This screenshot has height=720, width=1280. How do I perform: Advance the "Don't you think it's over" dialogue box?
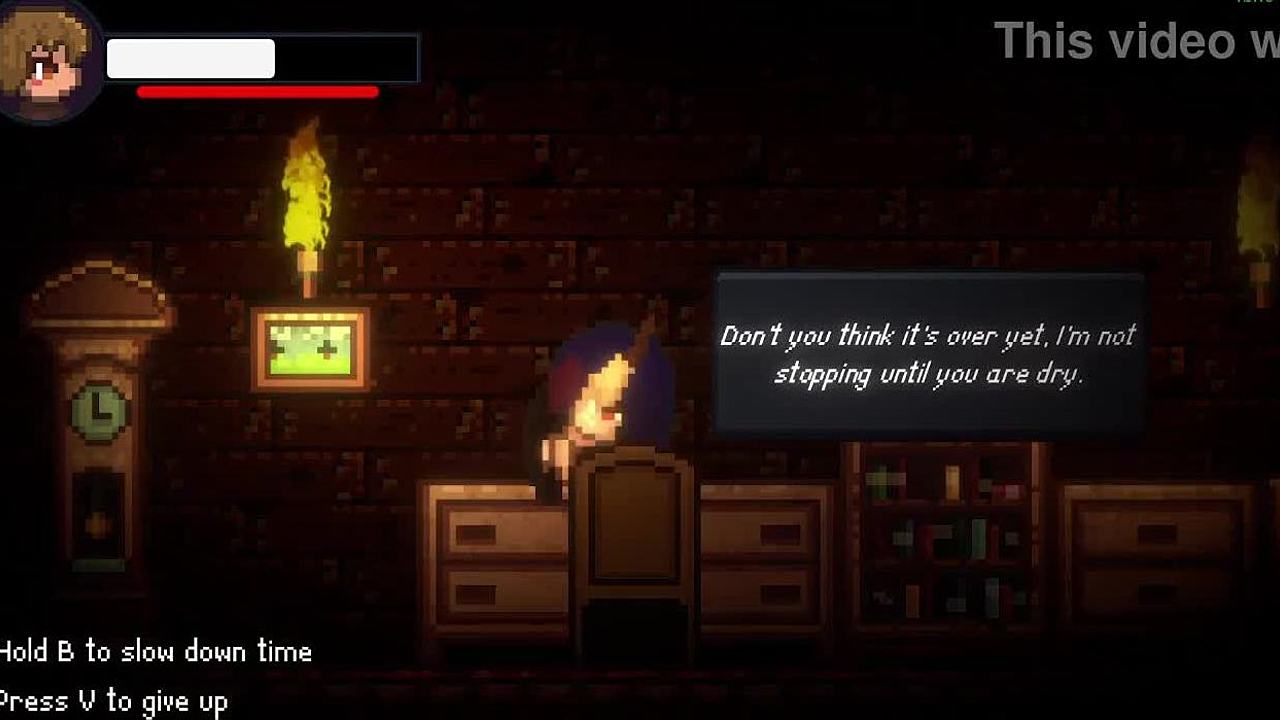929,353
